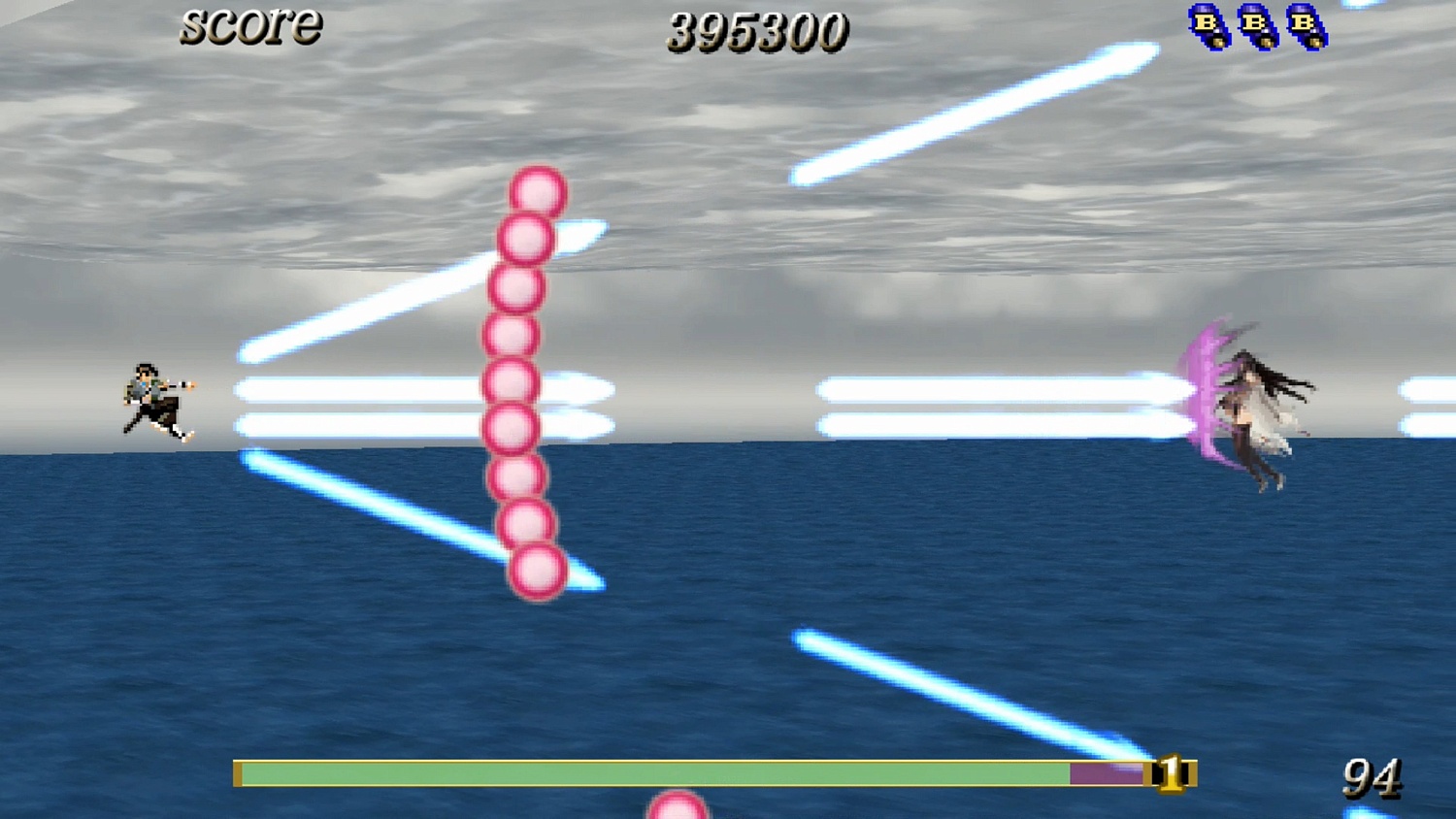Expand the boss health bar left cap
Viewport: 1456px width, 819px height.
point(238,774)
